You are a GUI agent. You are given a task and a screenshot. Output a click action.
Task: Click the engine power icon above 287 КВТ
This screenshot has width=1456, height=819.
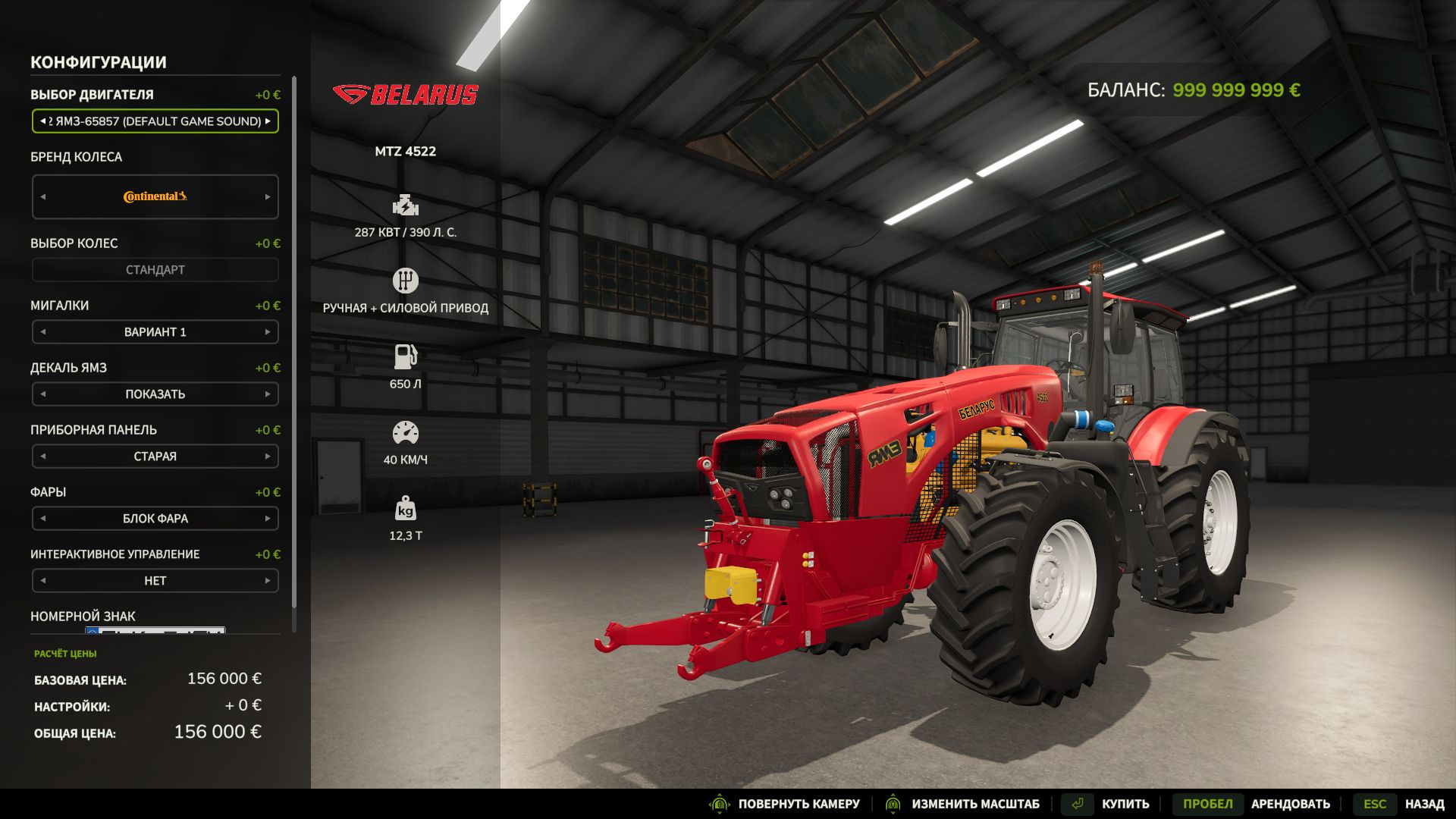[x=407, y=206]
